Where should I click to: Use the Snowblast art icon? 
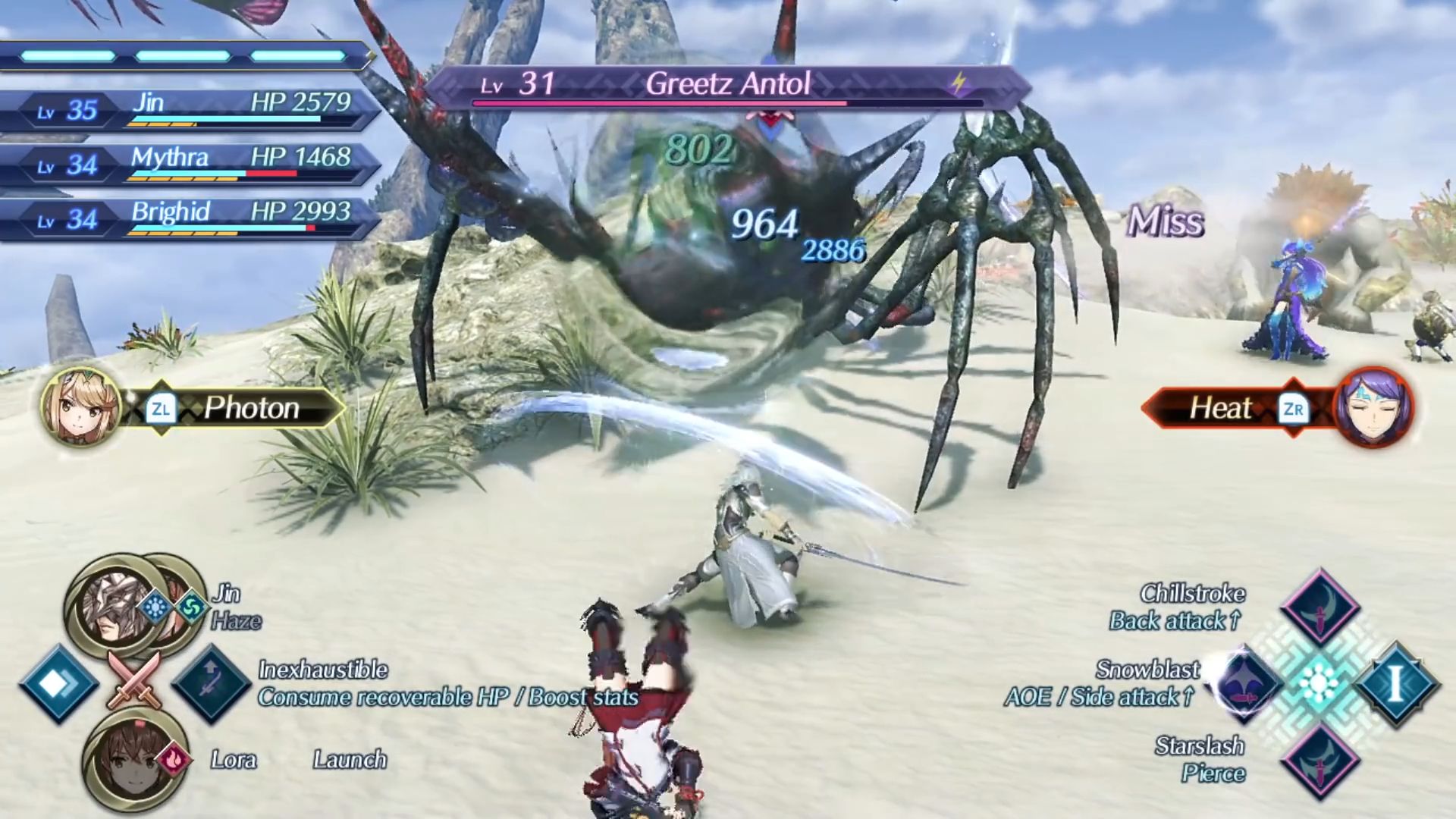(1245, 682)
